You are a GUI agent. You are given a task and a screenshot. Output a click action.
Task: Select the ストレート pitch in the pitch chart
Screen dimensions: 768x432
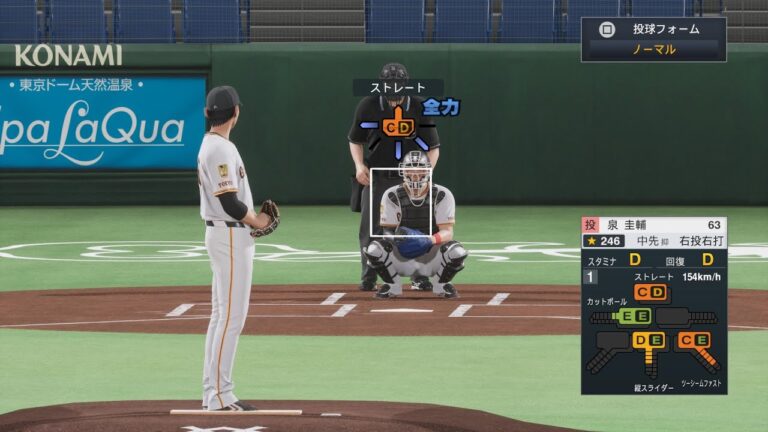650,292
